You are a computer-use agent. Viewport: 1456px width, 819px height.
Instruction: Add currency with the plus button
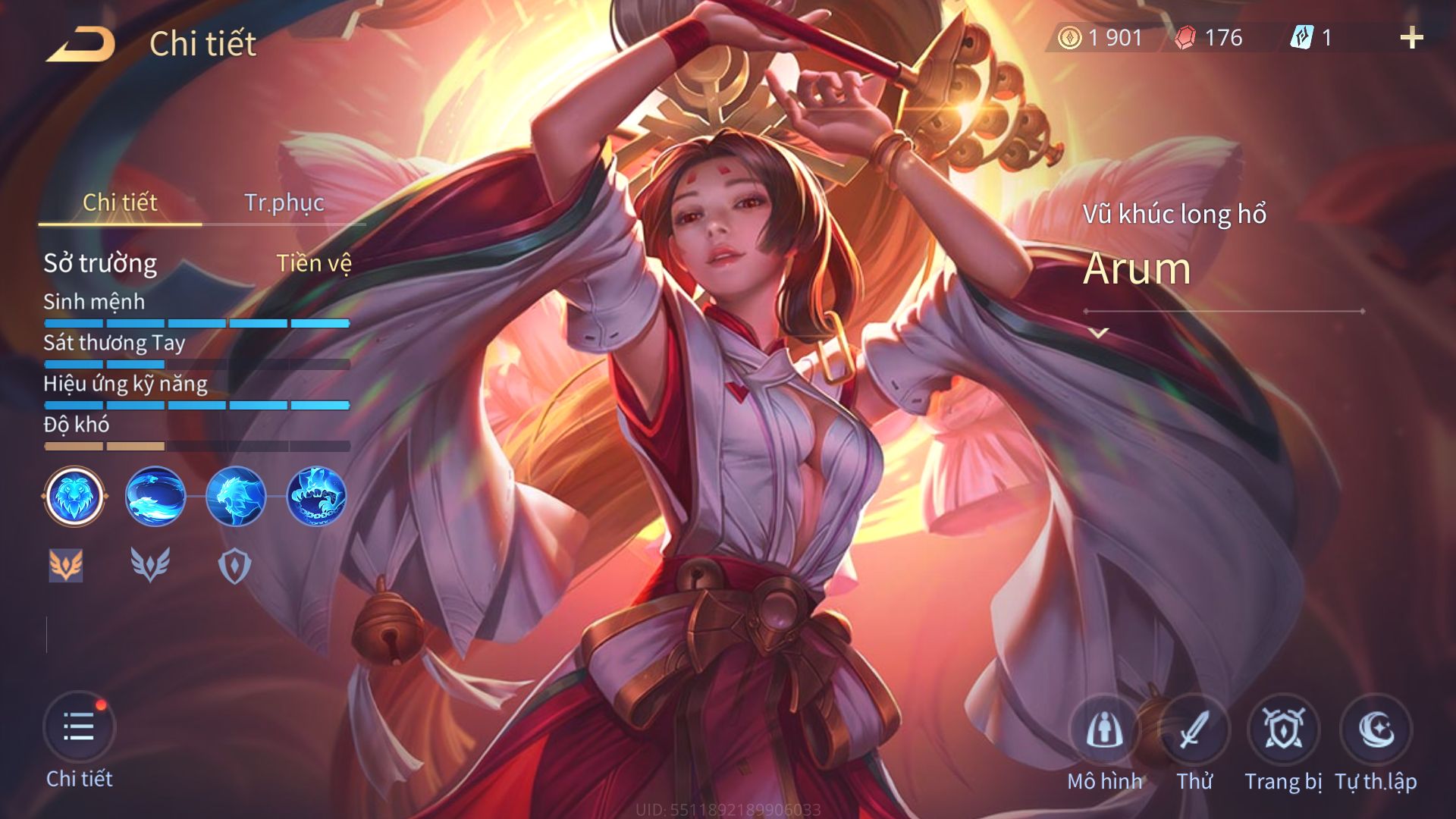tap(1411, 38)
